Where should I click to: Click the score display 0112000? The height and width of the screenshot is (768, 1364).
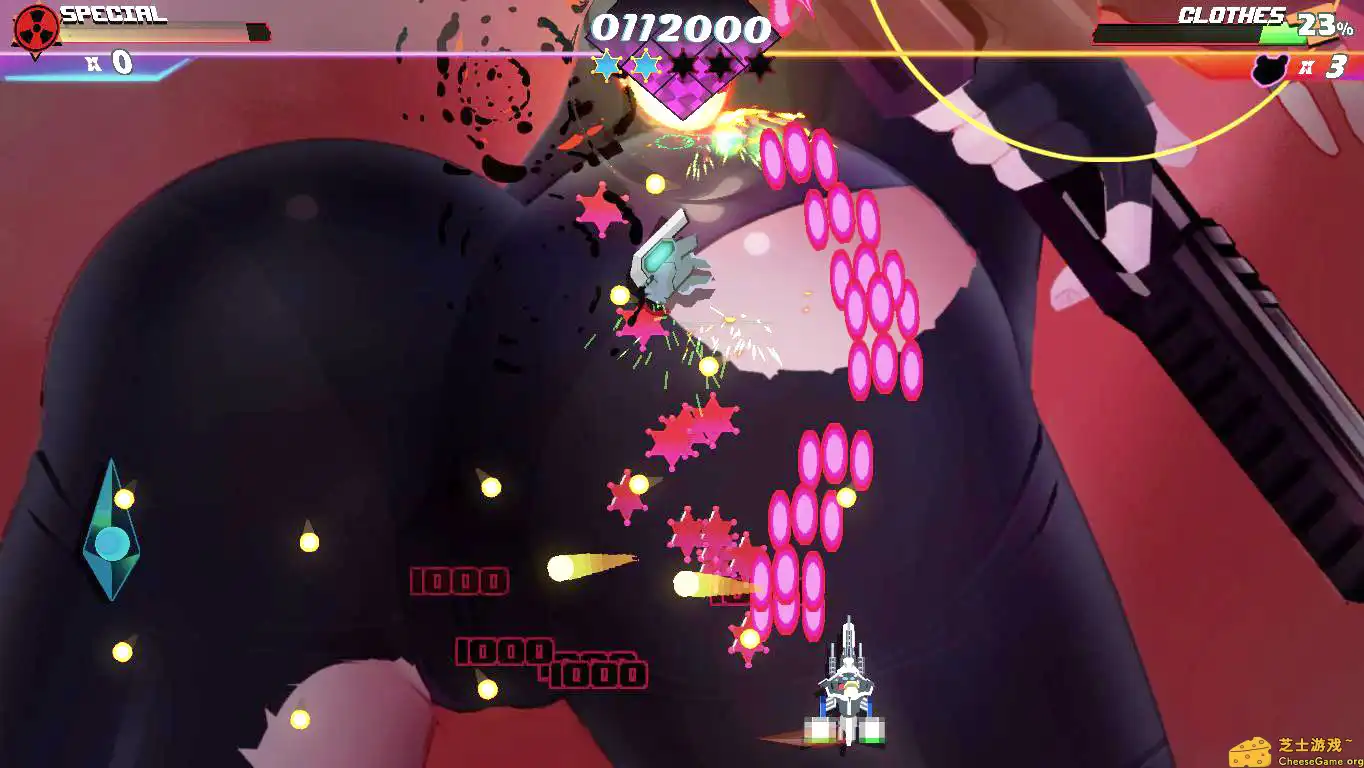[x=683, y=27]
